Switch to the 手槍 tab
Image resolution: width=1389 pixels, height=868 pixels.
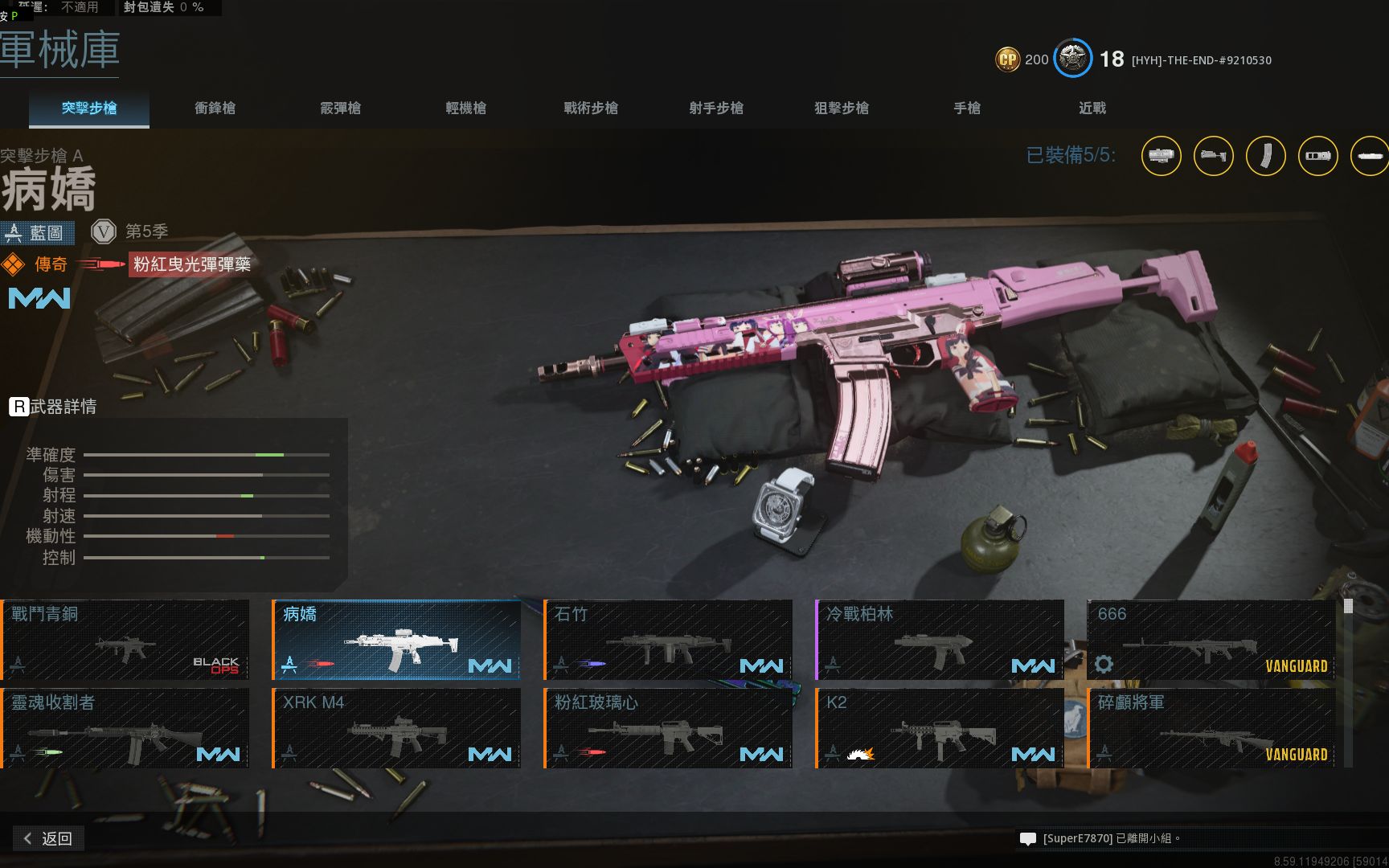click(x=967, y=108)
